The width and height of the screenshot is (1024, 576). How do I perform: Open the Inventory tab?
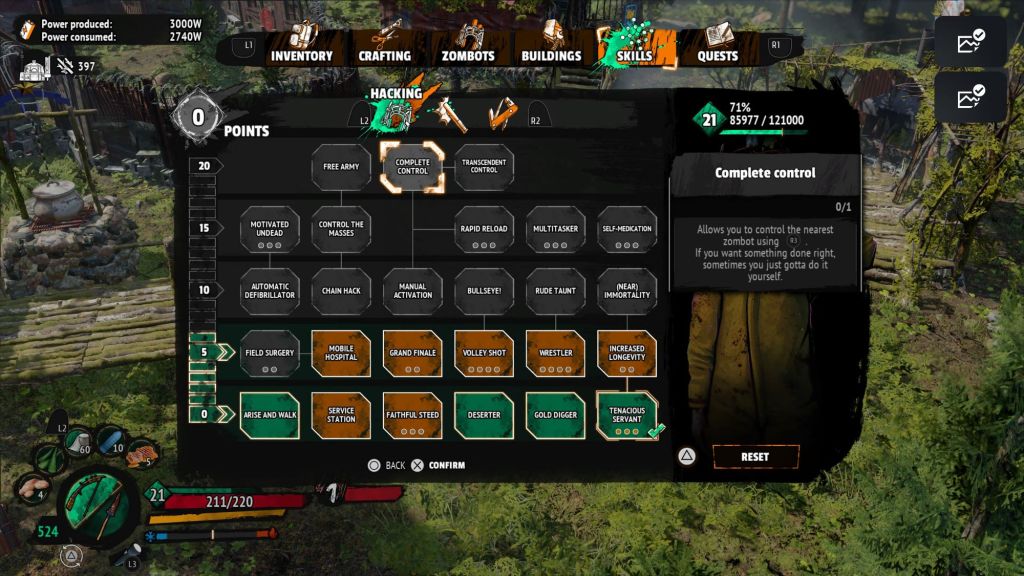[301, 55]
